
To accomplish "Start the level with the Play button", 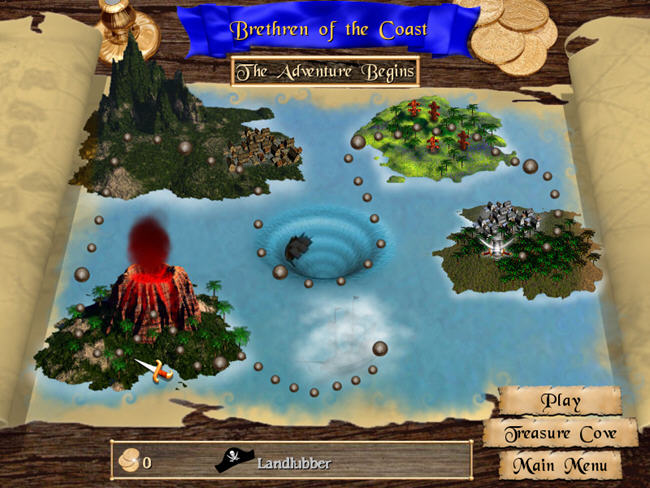I will point(560,401).
